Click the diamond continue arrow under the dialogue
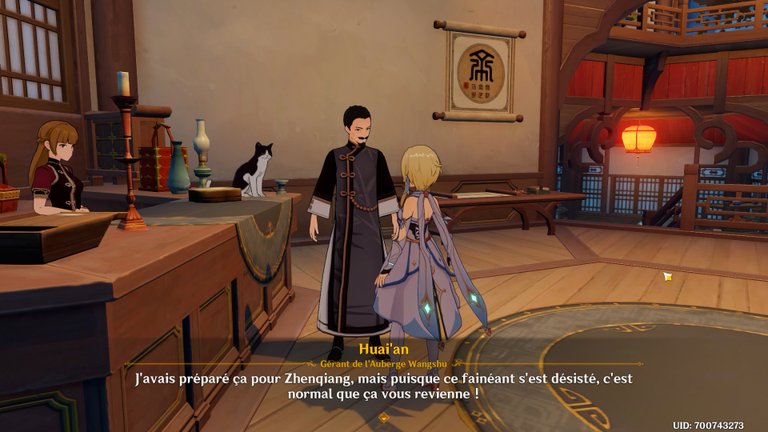This screenshot has height=432, width=768. point(384,416)
